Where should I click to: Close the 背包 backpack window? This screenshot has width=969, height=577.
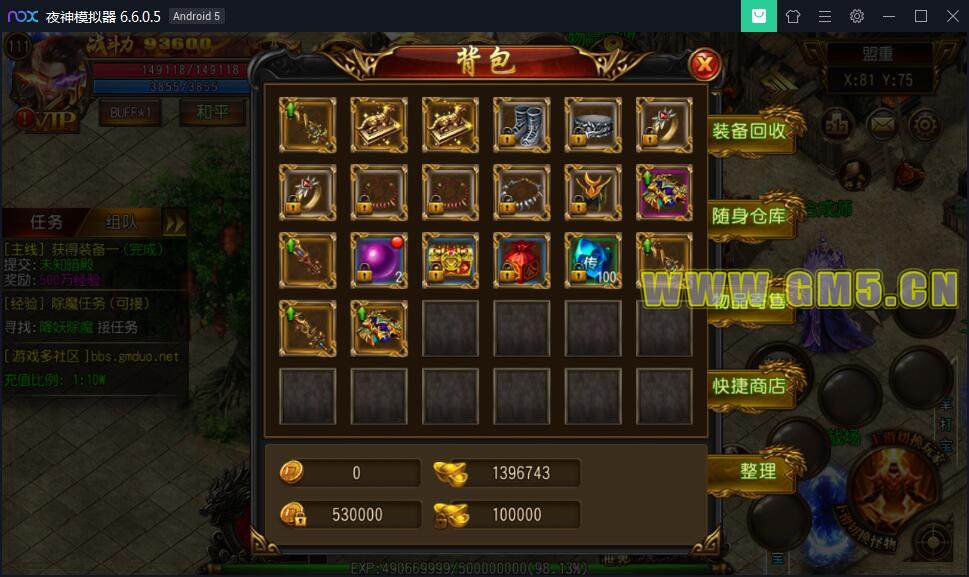coord(705,66)
